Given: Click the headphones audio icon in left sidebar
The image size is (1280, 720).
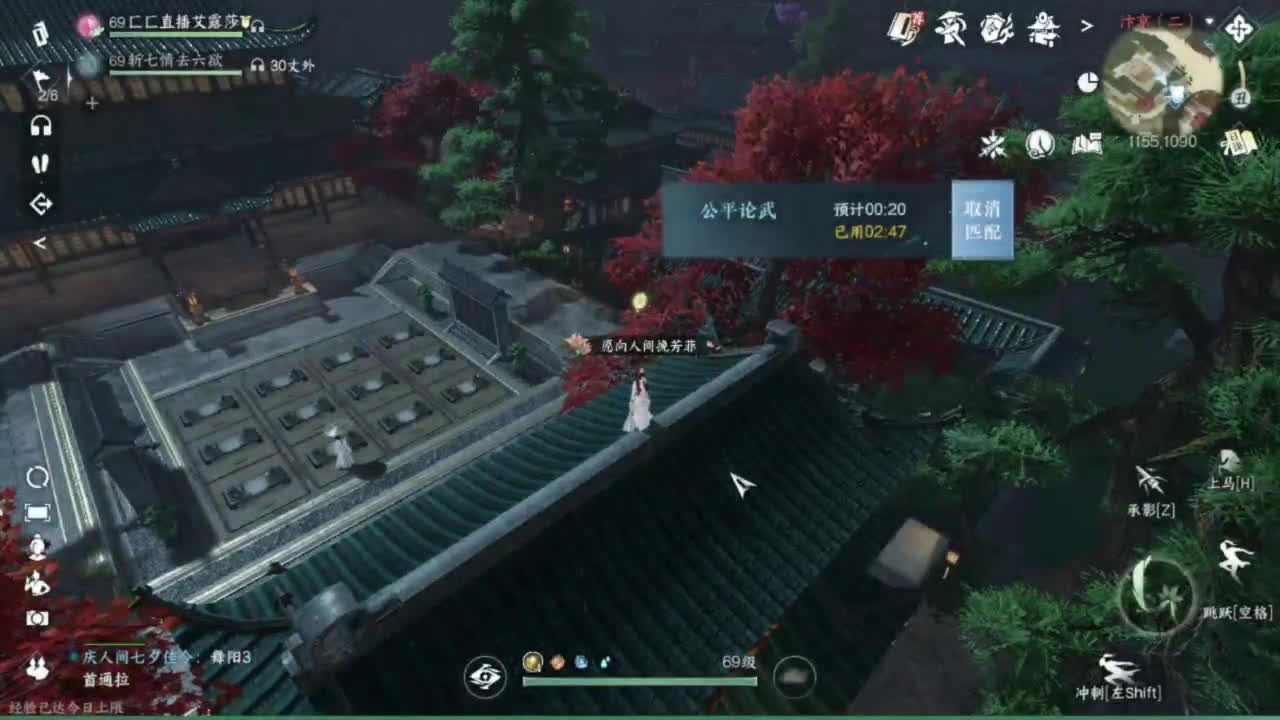Looking at the screenshot, I should point(40,126).
